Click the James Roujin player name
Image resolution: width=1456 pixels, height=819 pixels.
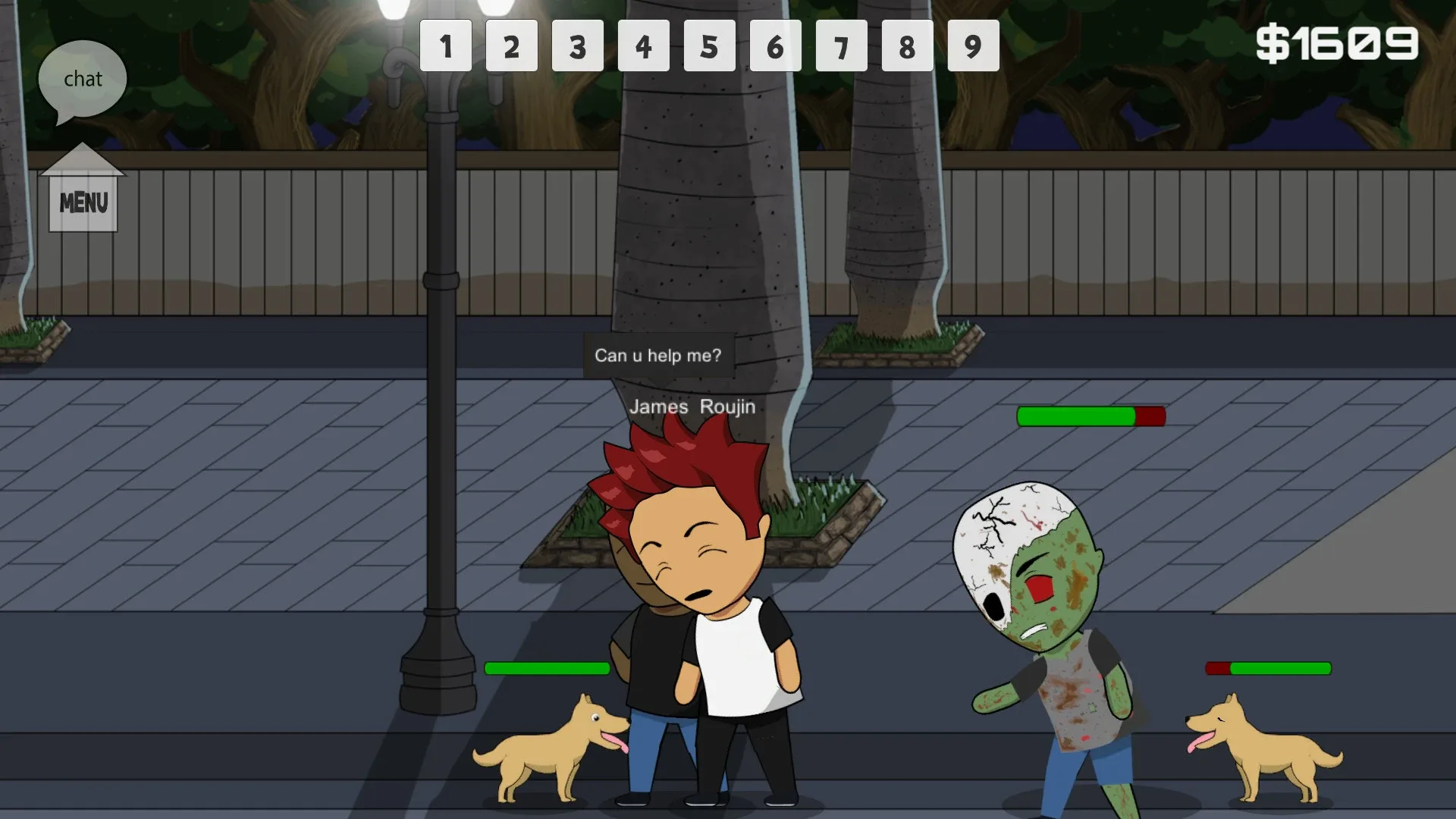[692, 407]
